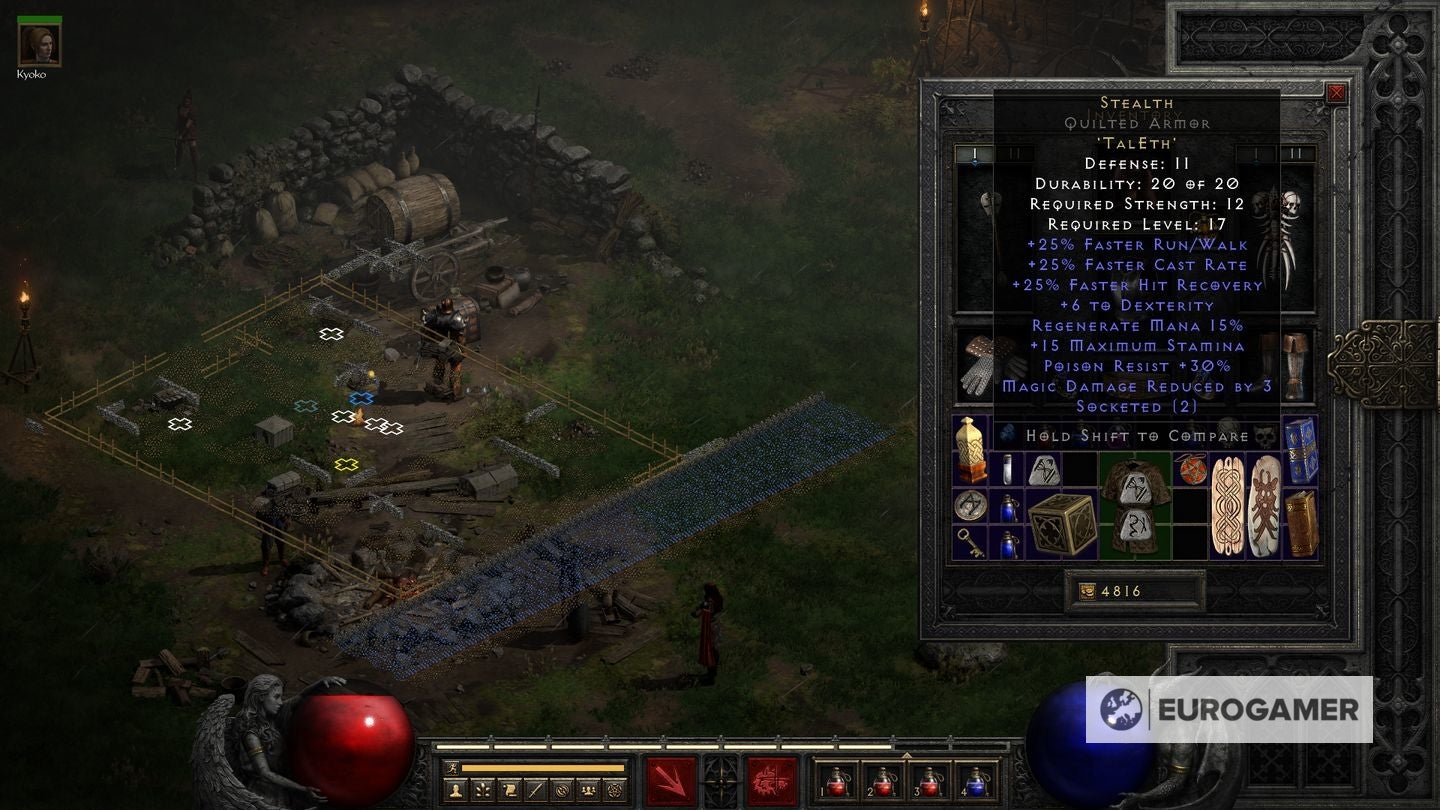Open the game menu pentagram icon
This screenshot has height=810, width=1440.
[x=617, y=790]
